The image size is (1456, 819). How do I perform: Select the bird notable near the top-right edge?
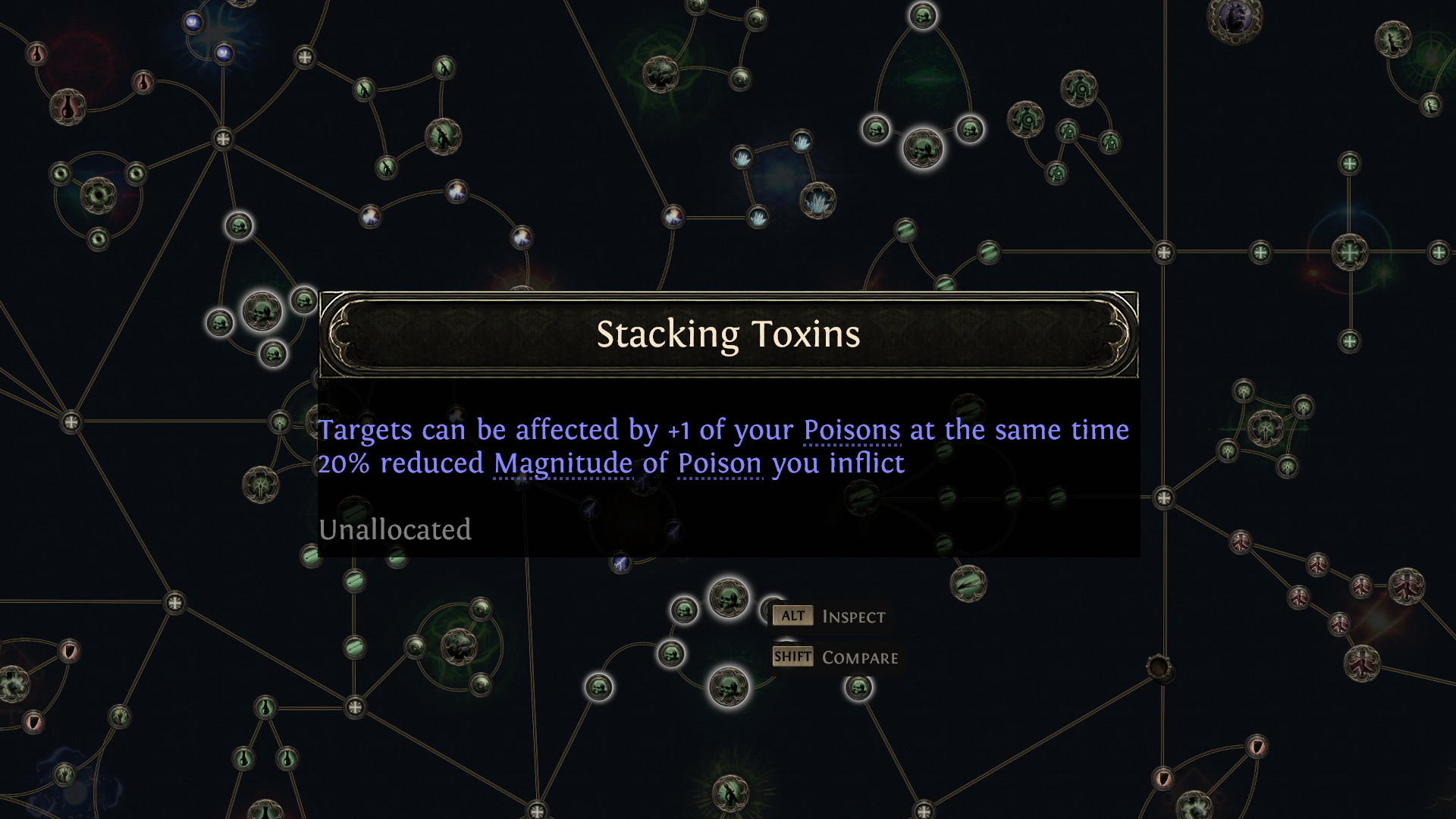coord(1392,40)
